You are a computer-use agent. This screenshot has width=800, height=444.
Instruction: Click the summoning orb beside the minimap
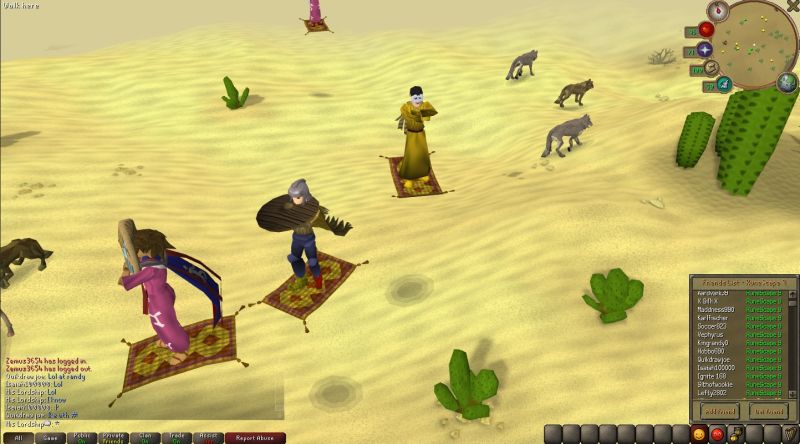(725, 83)
